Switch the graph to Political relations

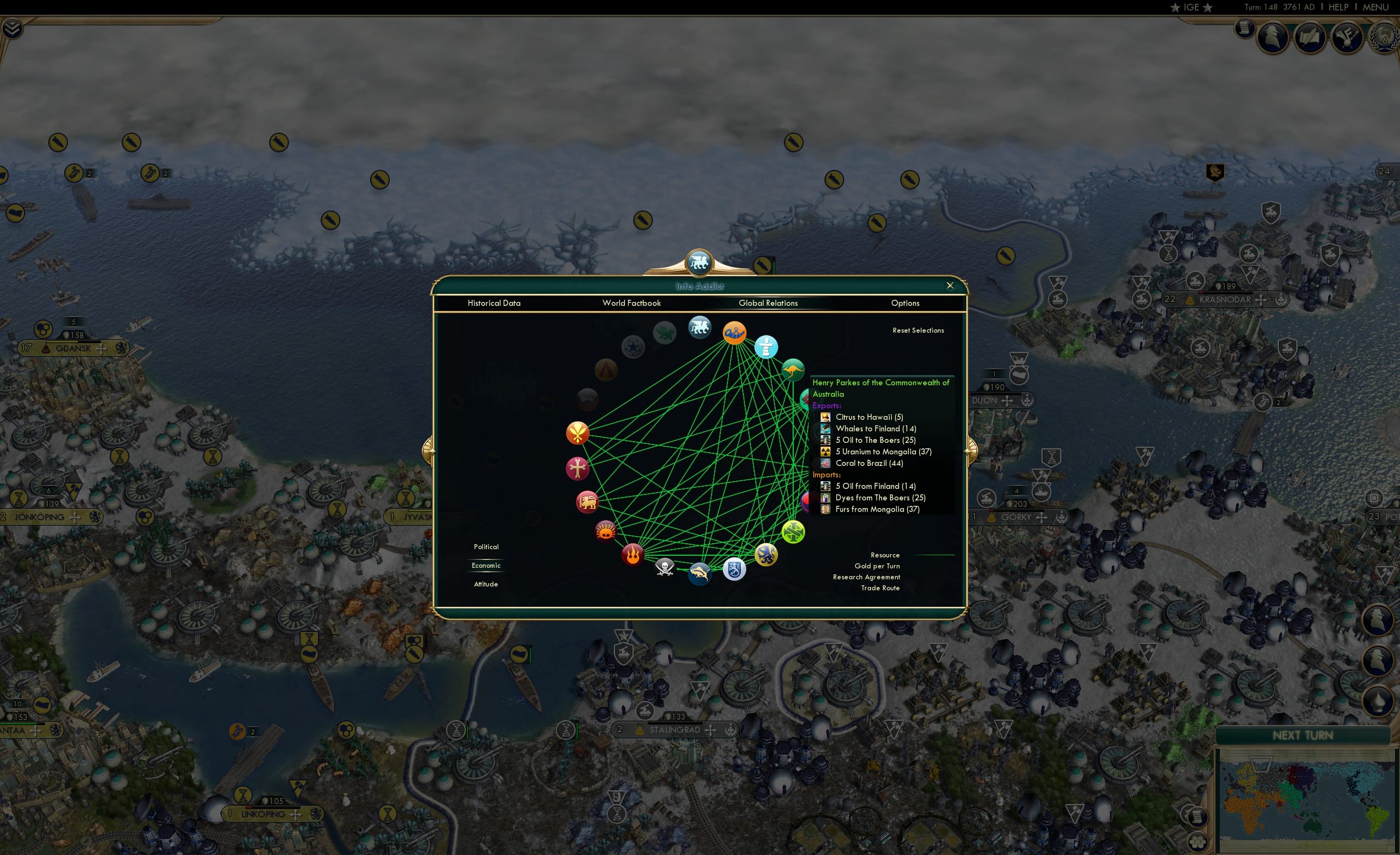(486, 546)
